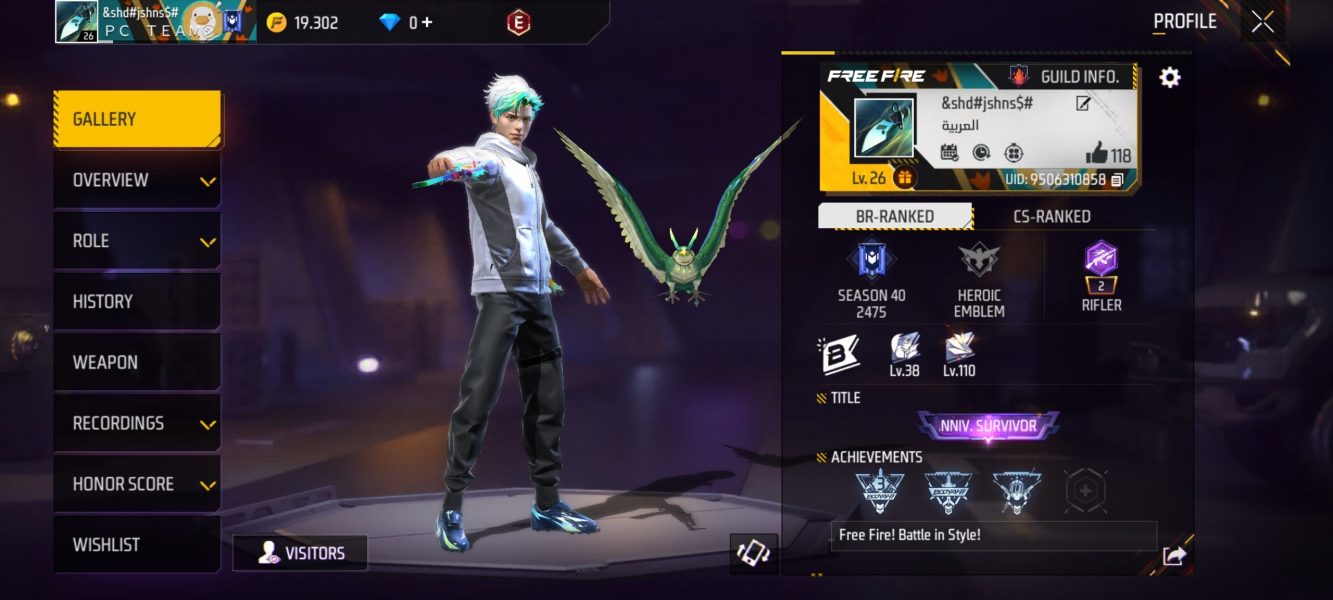Image resolution: width=1333 pixels, height=600 pixels.
Task: Like the profile with the thumbs-up icon
Action: click(x=1098, y=154)
